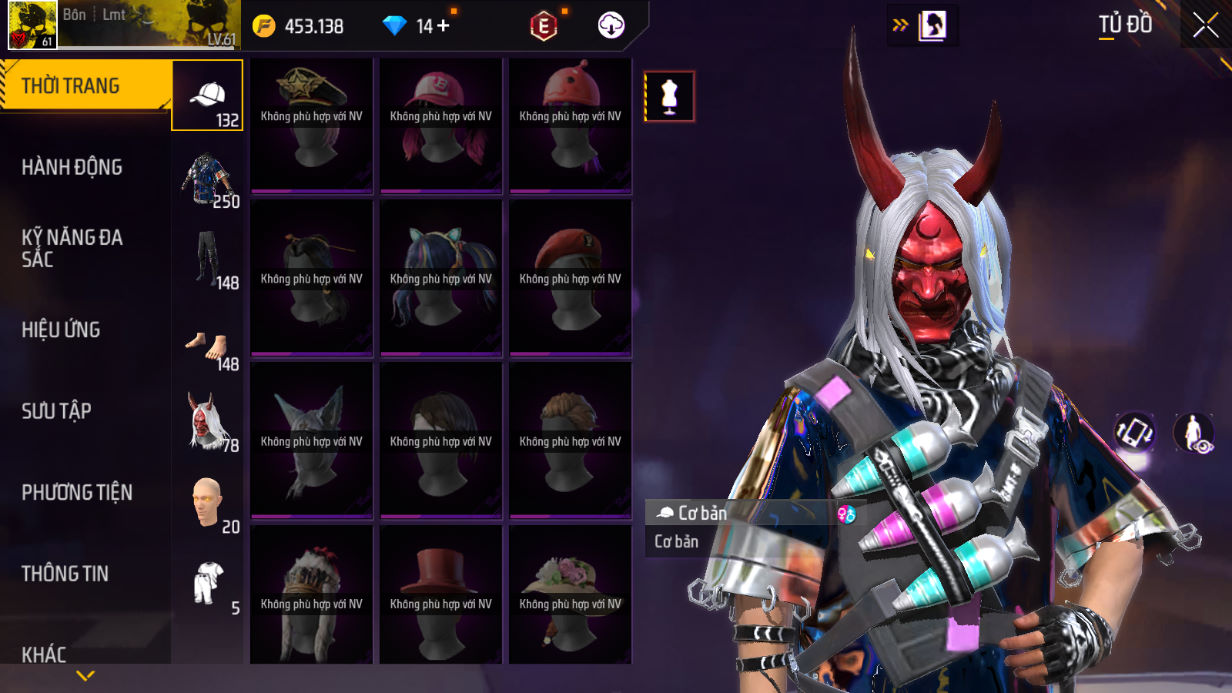This screenshot has width=1232, height=693.
Task: Select the HIỆU ỨNG category
Action: pyautogui.click(x=85, y=329)
